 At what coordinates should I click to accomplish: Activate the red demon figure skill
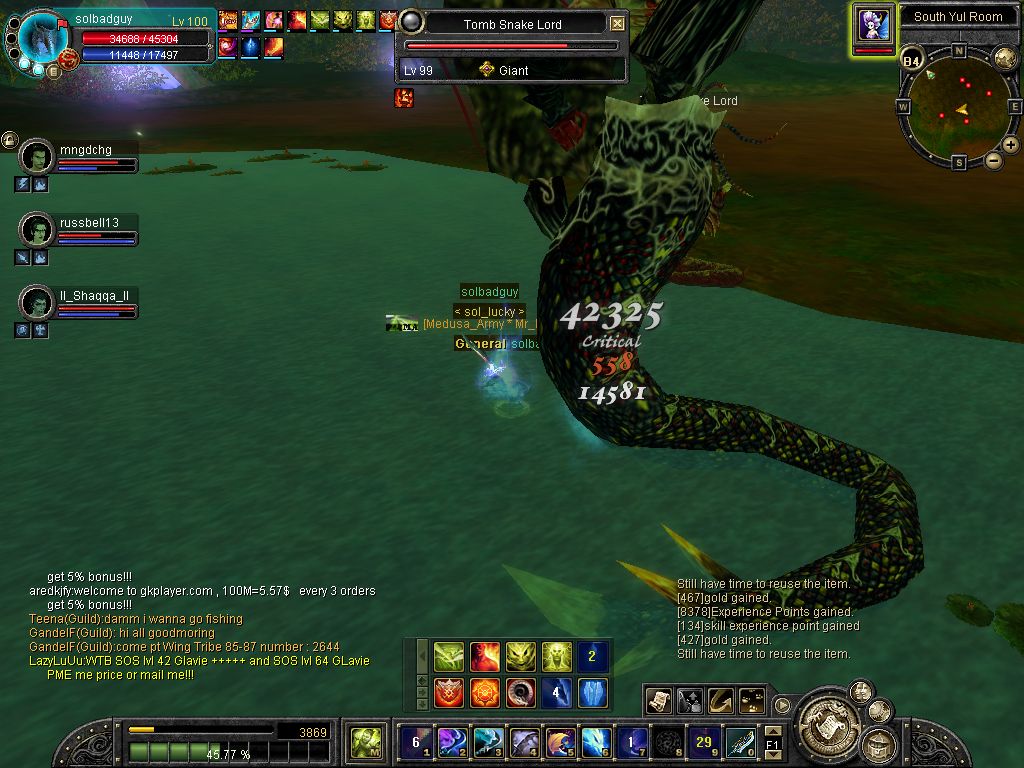pos(485,657)
